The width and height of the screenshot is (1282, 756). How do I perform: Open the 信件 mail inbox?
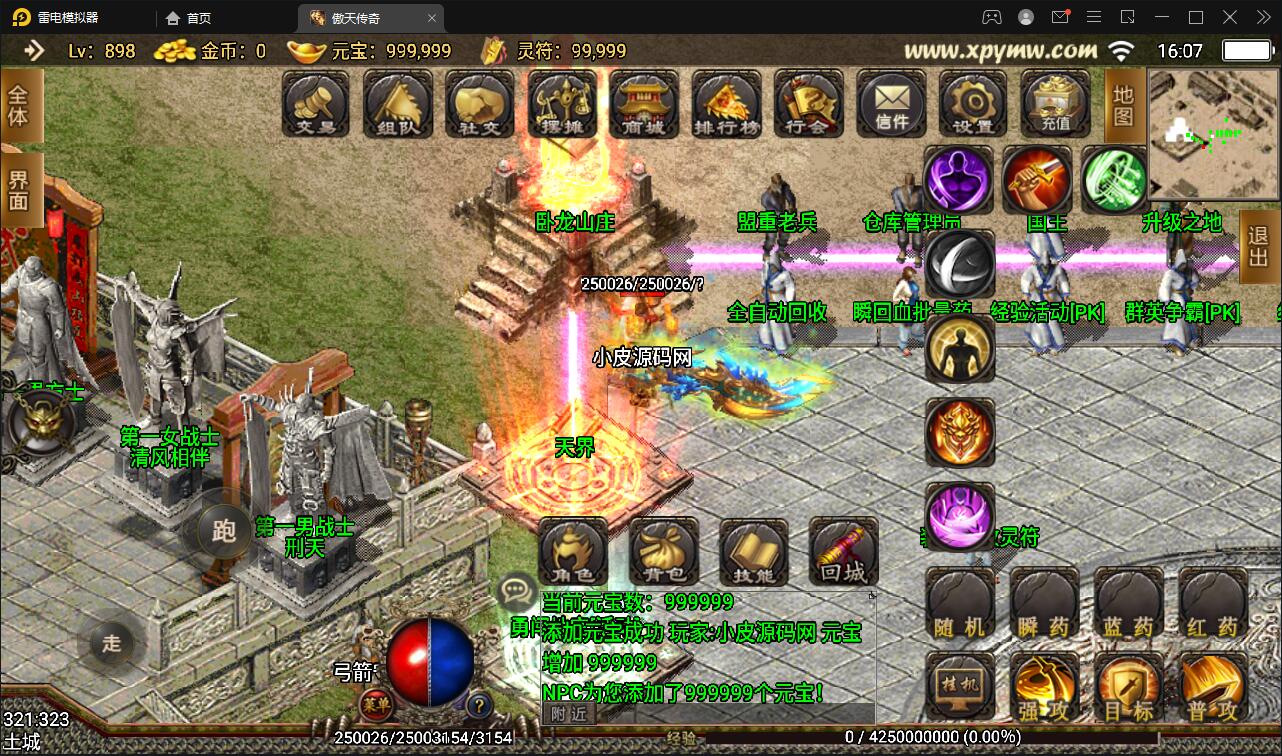[x=891, y=103]
